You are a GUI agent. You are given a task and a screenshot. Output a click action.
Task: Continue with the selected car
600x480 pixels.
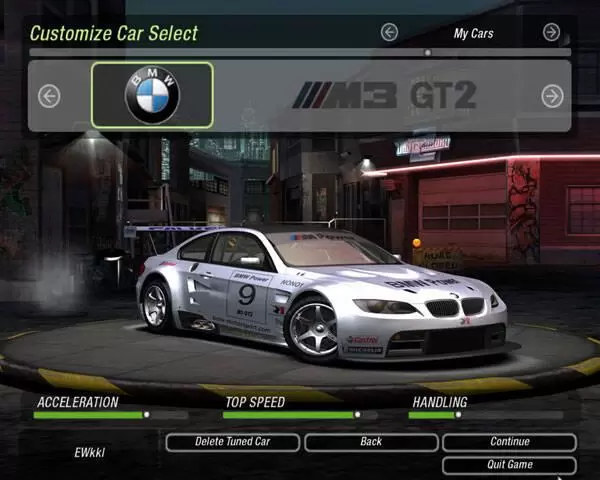point(509,442)
